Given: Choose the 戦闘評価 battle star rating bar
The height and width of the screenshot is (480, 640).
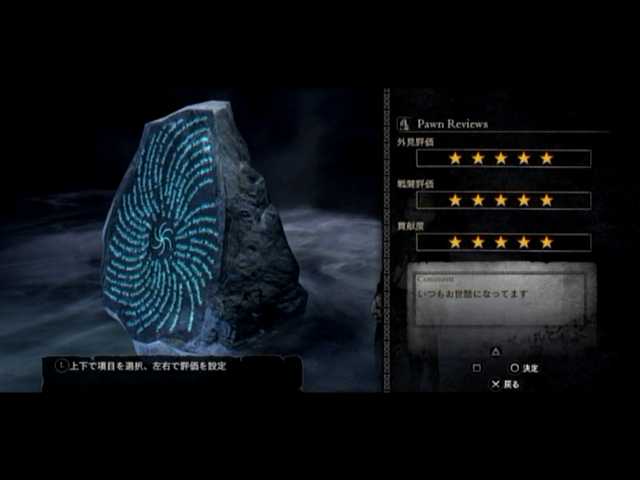Looking at the screenshot, I should (503, 200).
